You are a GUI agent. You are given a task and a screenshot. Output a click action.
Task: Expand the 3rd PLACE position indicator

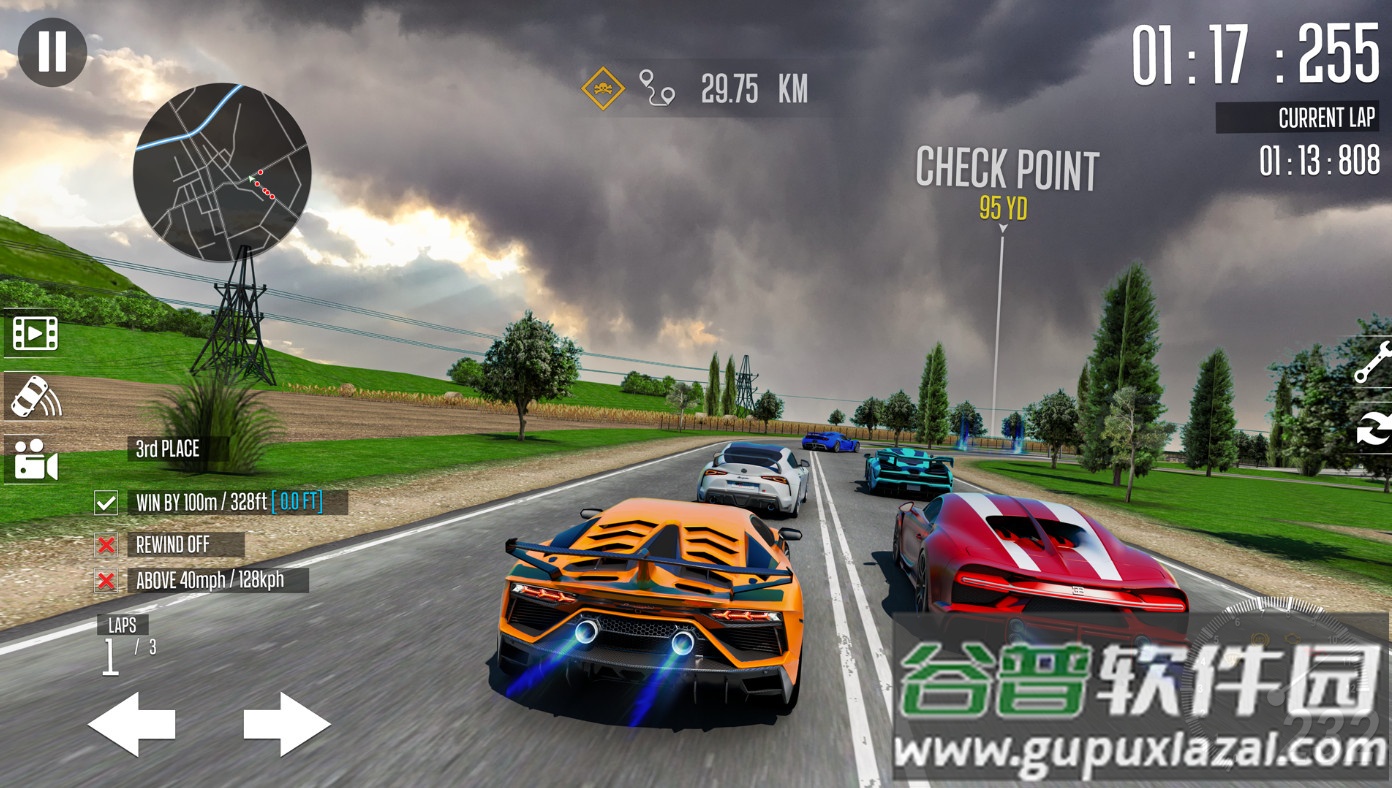[166, 450]
